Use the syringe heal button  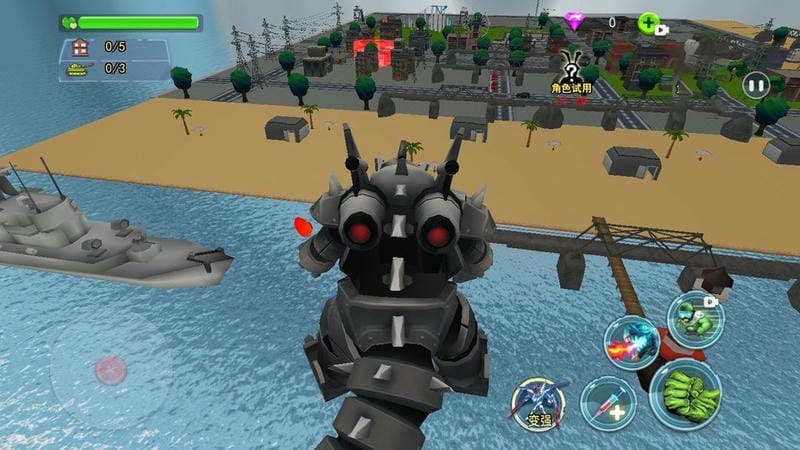[608, 403]
